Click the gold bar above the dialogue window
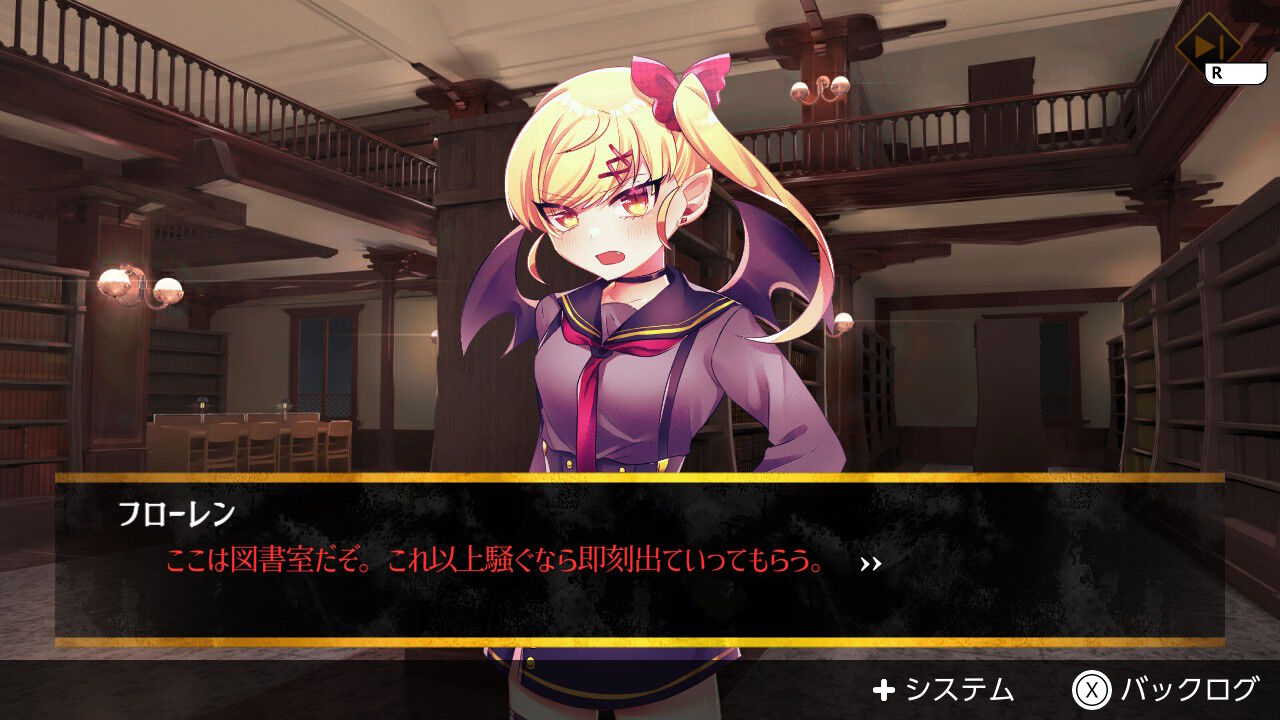The image size is (1280, 720). click(640, 478)
